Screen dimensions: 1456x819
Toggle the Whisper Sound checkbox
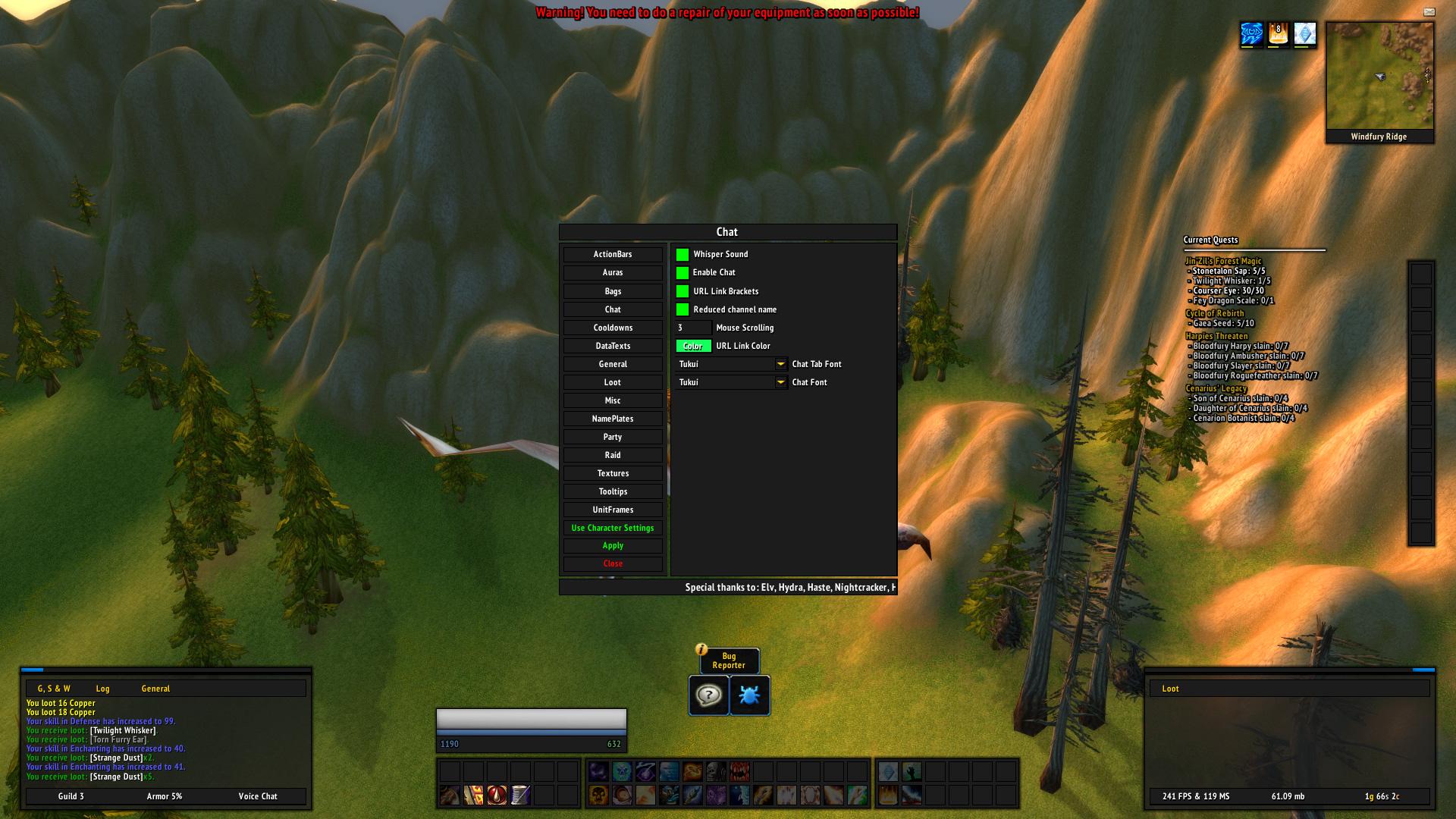tap(682, 255)
